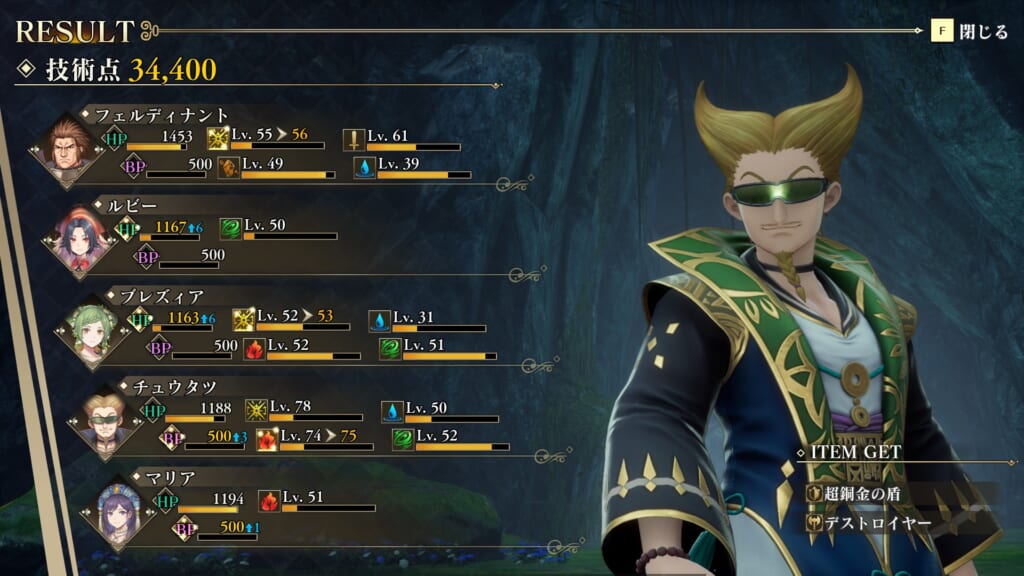Click マリア's character portrait
1024x576 pixels.
pos(117,511)
